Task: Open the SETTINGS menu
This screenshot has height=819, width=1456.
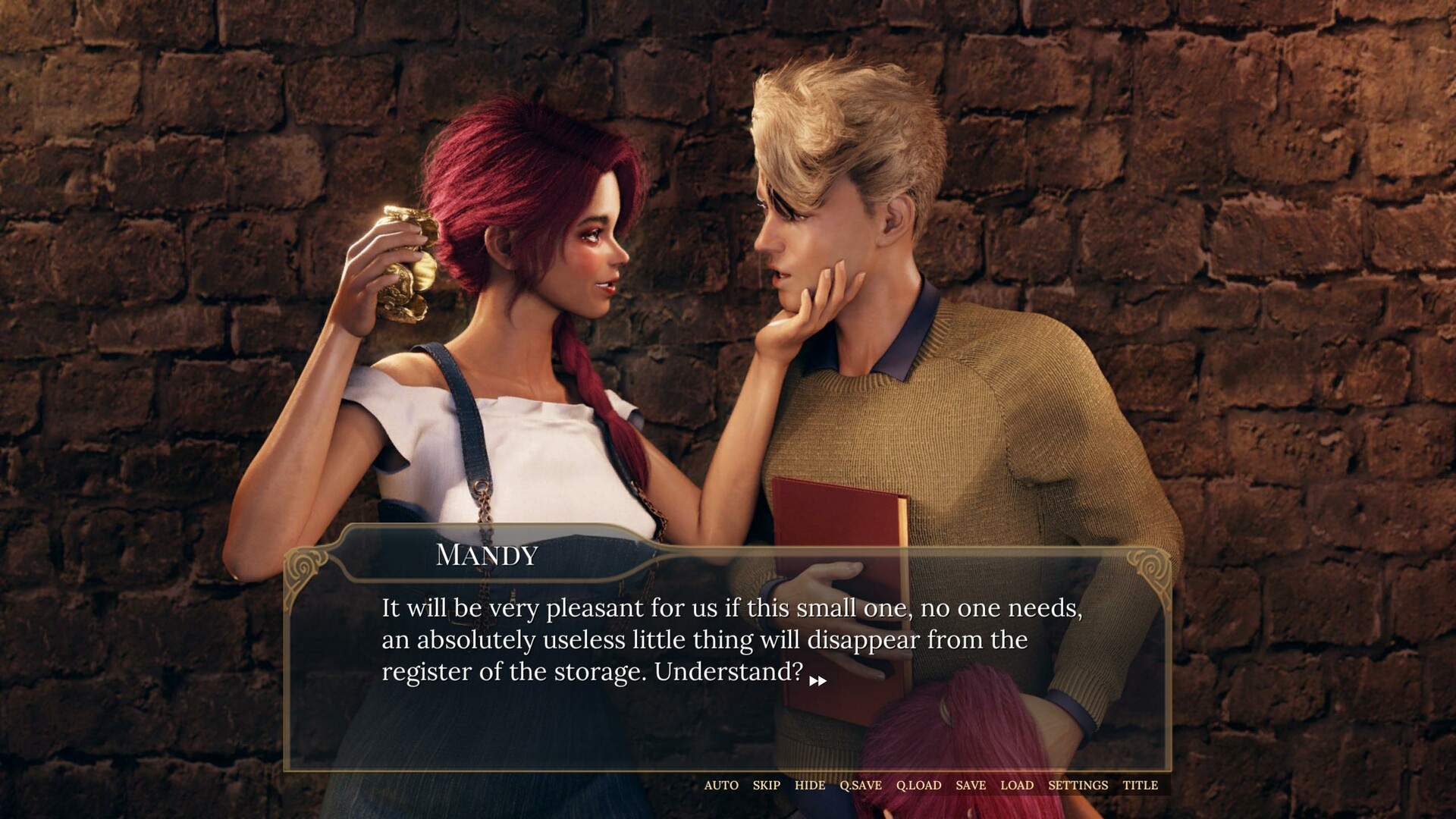Action: coord(1077,786)
